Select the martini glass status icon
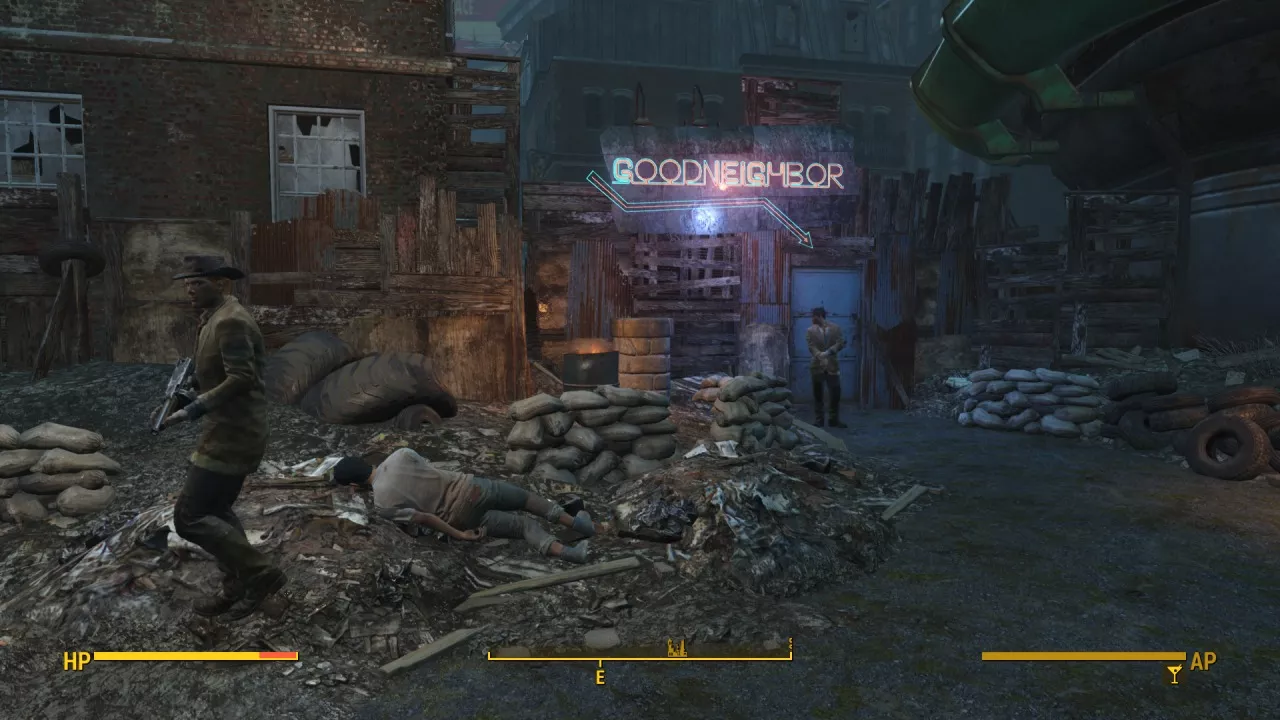 (x=1174, y=675)
